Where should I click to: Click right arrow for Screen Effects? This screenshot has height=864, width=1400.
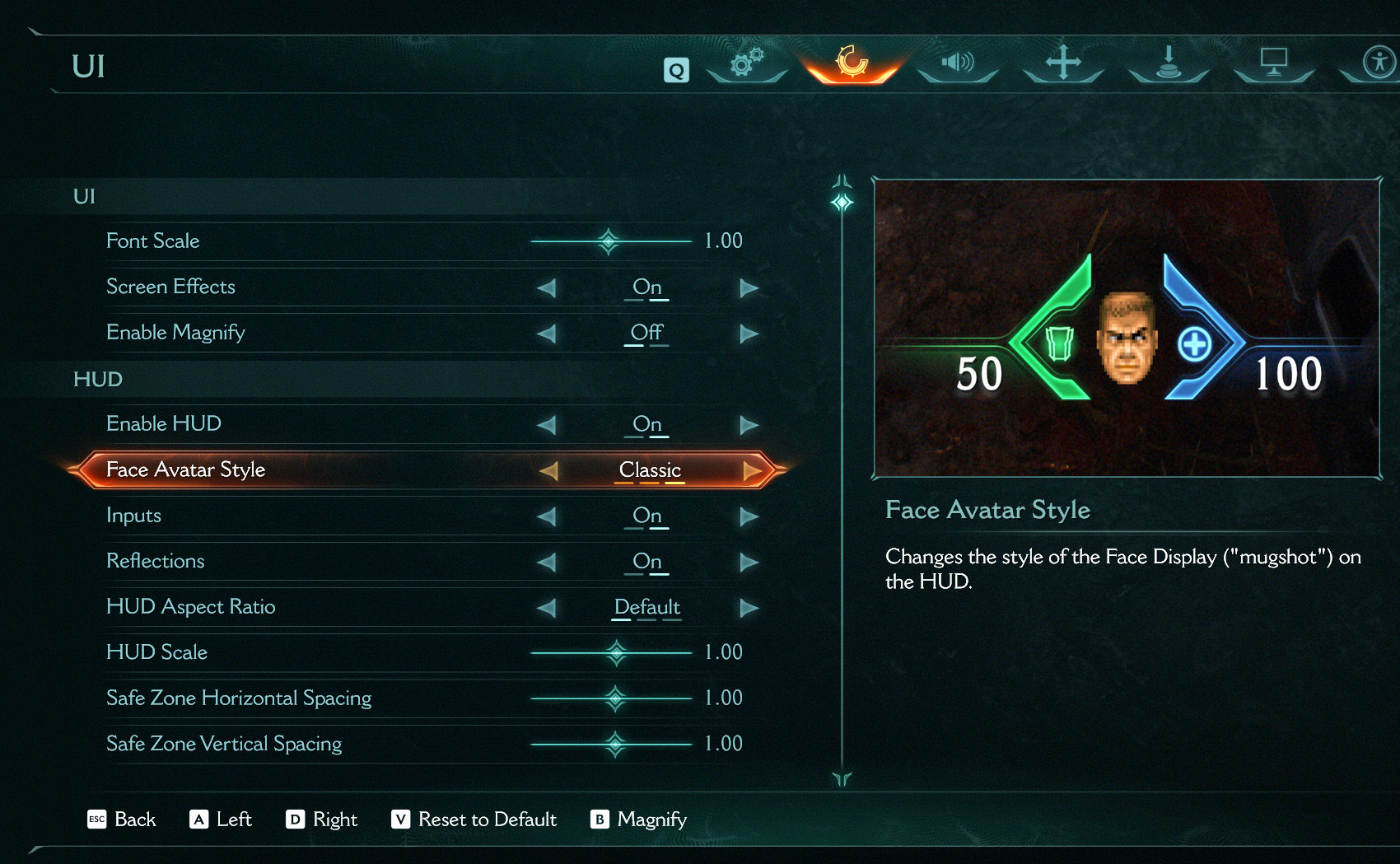(x=749, y=287)
